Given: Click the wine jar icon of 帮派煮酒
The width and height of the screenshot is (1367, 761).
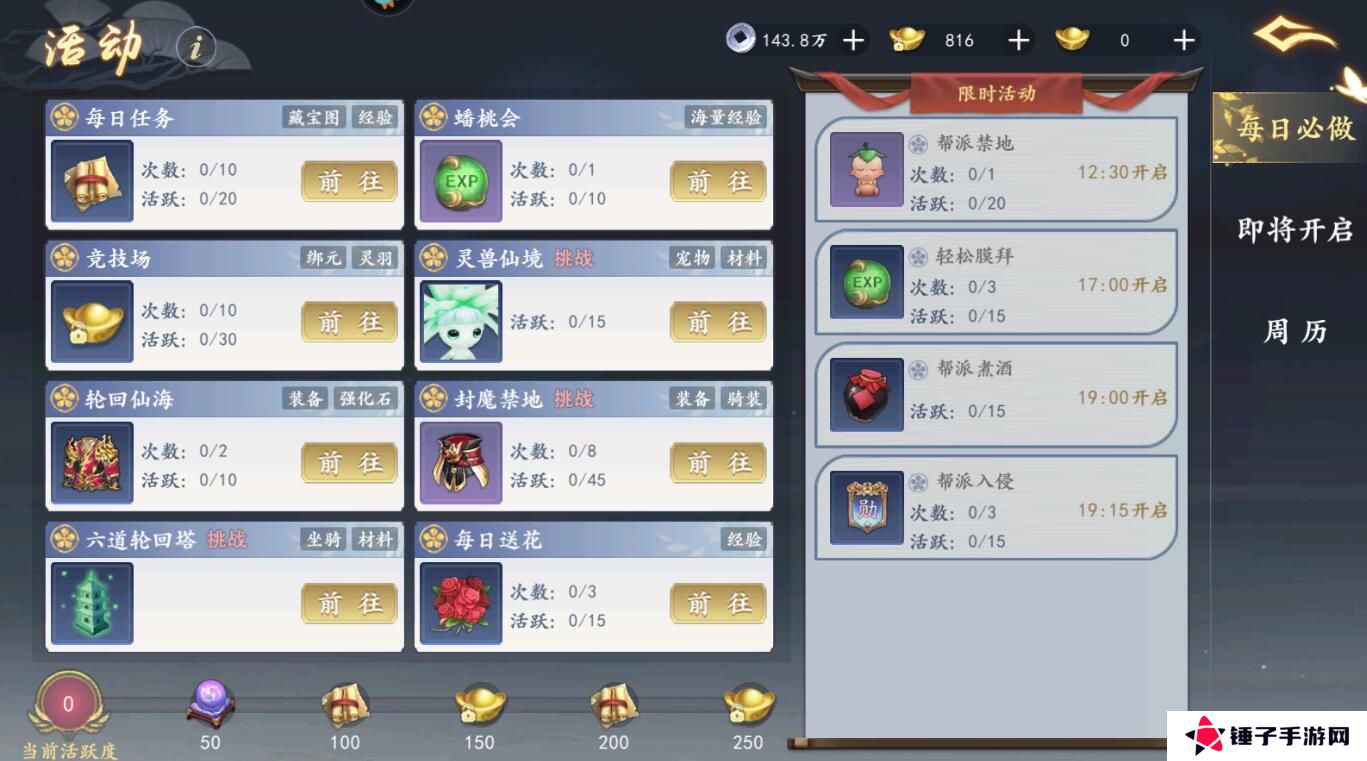Looking at the screenshot, I should point(866,394).
